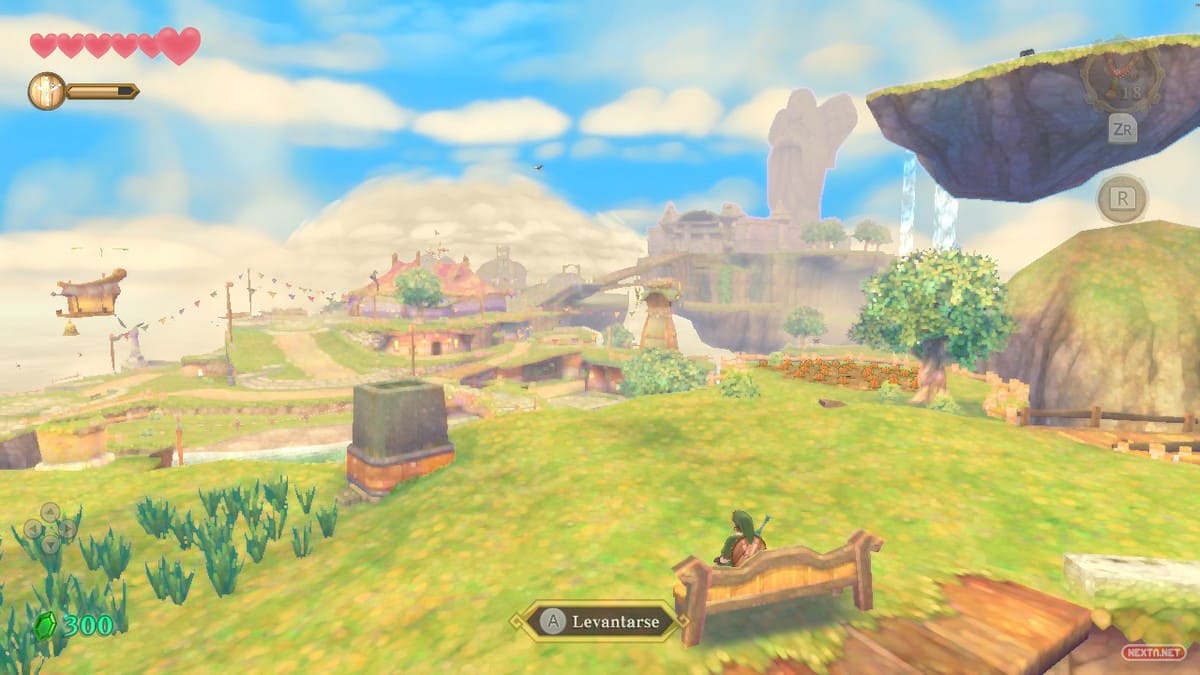1200x675 pixels.
Task: Select the equipped slingshot item slot
Action: click(x=1121, y=80)
